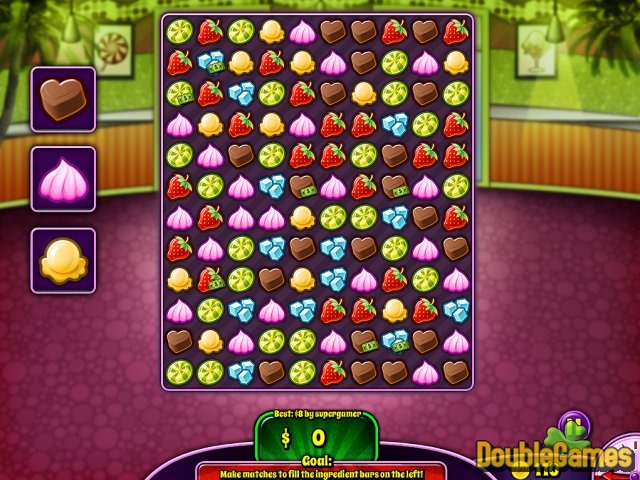Viewport: 640px width, 480px height.
Task: Pick the lime candy tile with a money bill
Action: (x=179, y=94)
